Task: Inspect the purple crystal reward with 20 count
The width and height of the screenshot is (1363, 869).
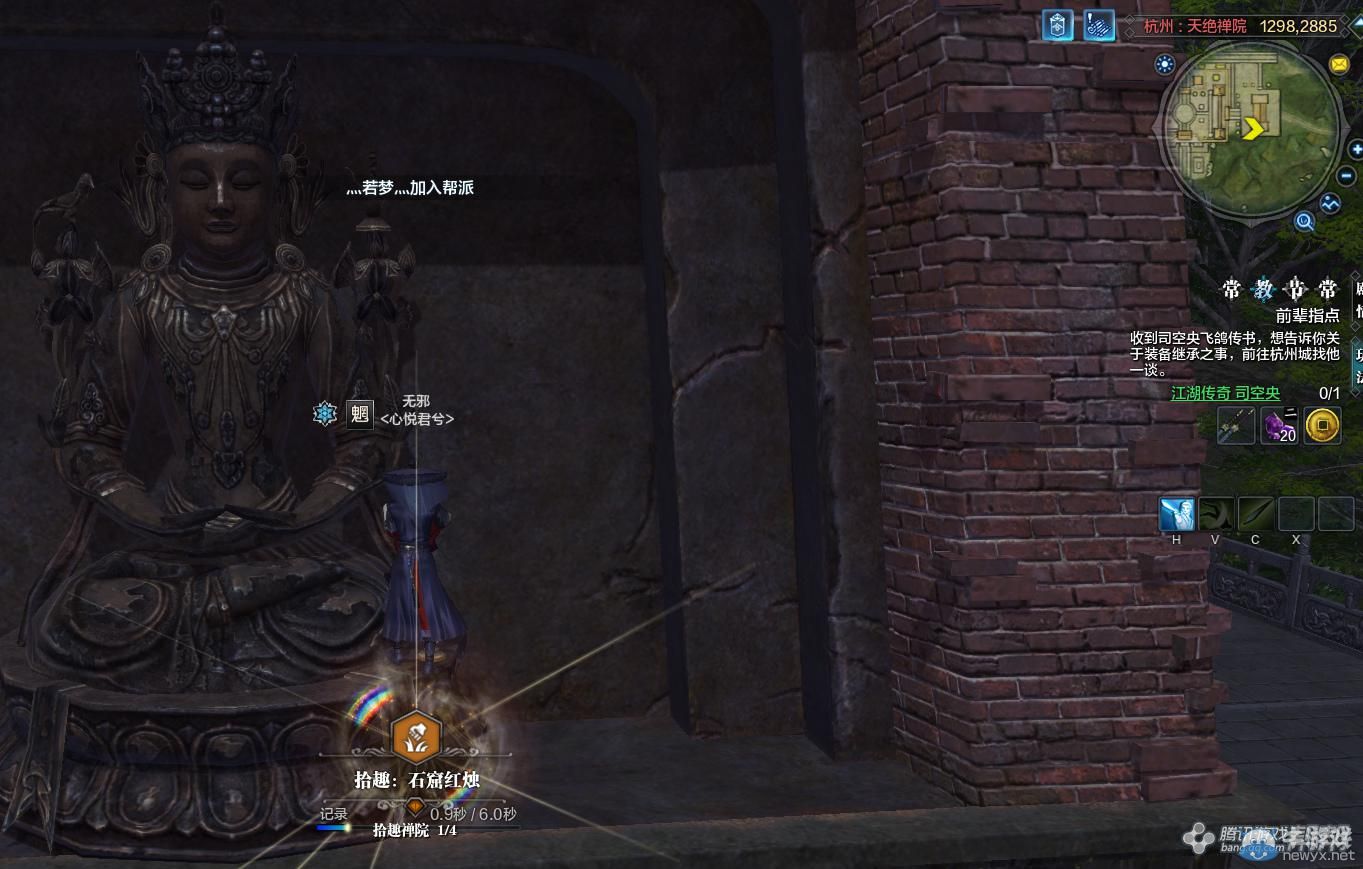Action: pos(1279,426)
